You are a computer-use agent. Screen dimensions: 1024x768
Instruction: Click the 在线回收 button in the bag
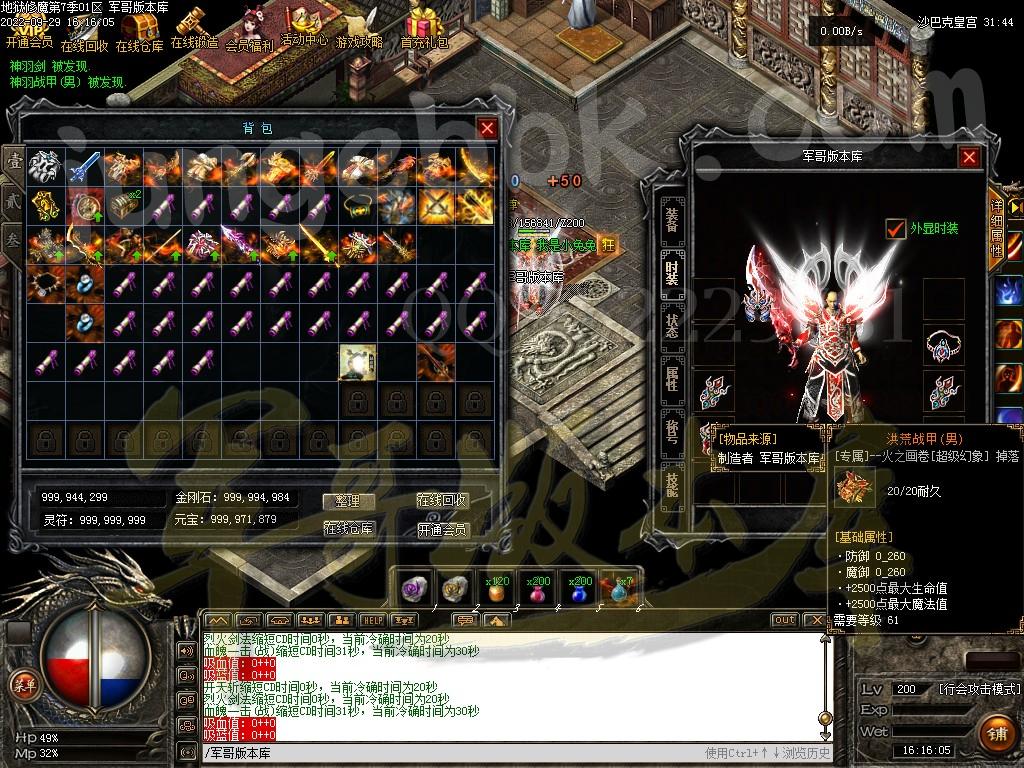[x=442, y=501]
